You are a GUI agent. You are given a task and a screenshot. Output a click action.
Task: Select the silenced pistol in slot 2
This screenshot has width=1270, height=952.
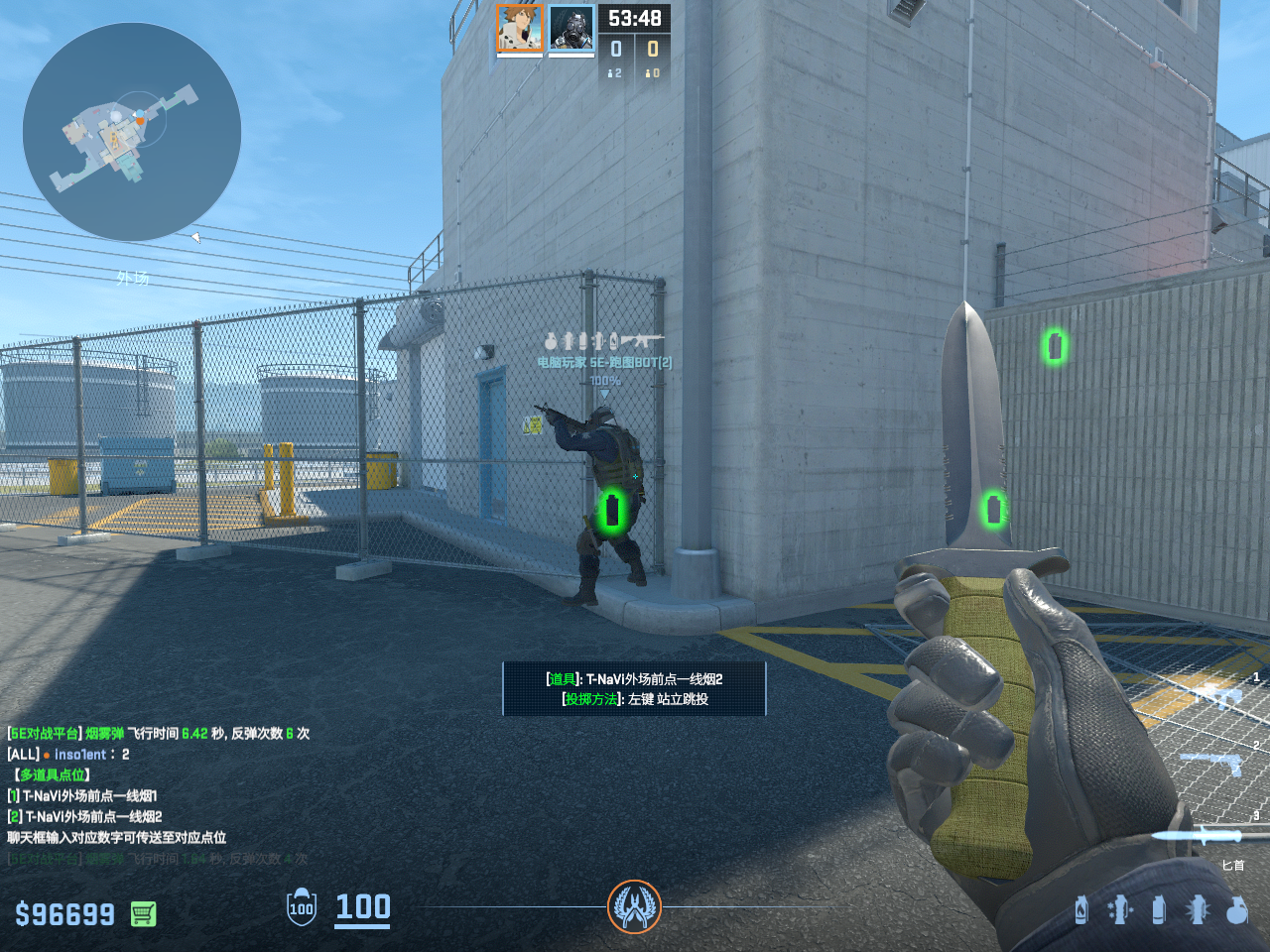click(1212, 764)
